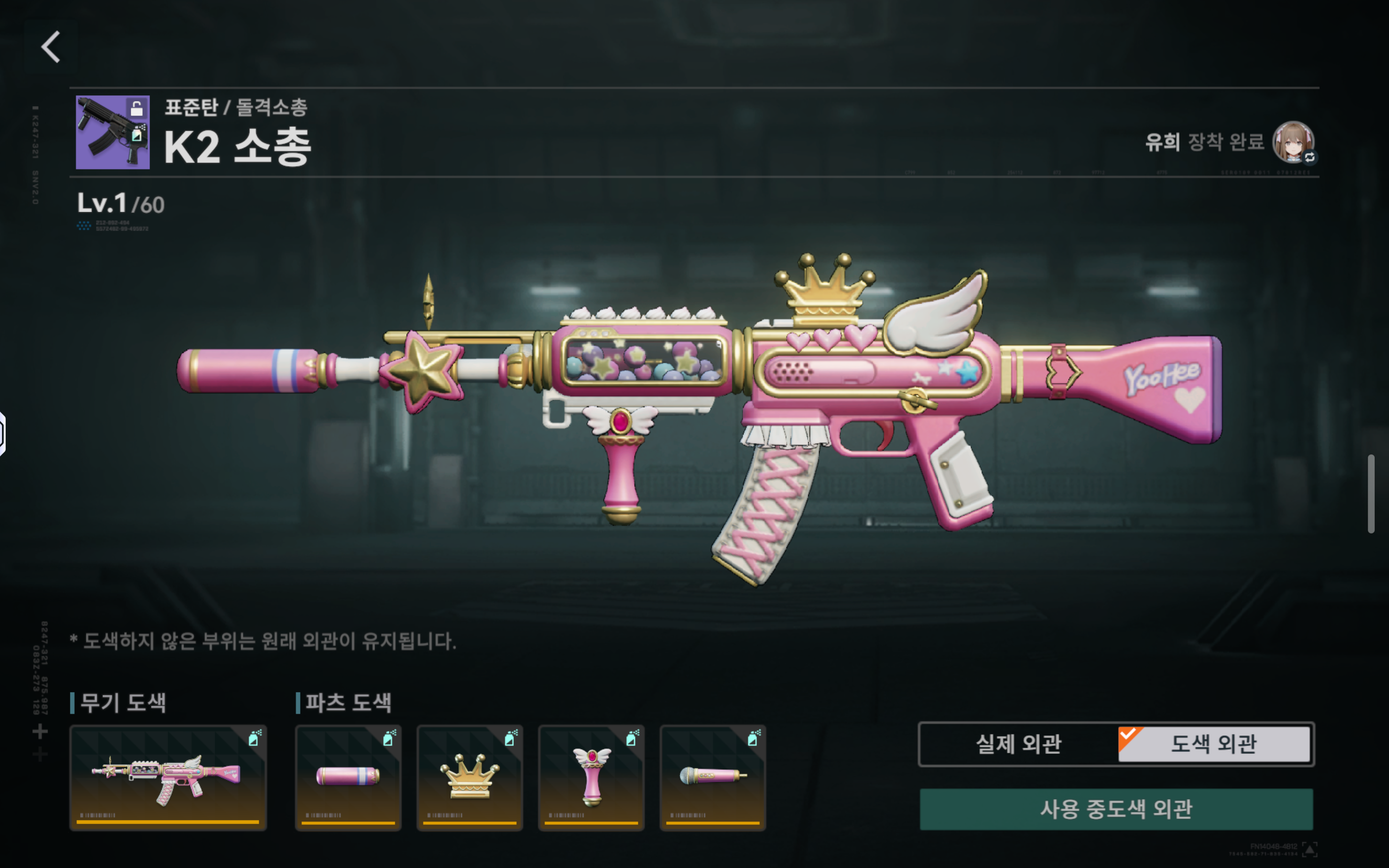Image resolution: width=1389 pixels, height=868 pixels.
Task: Click the 사용 중도색 외관 button
Action: (x=1116, y=810)
